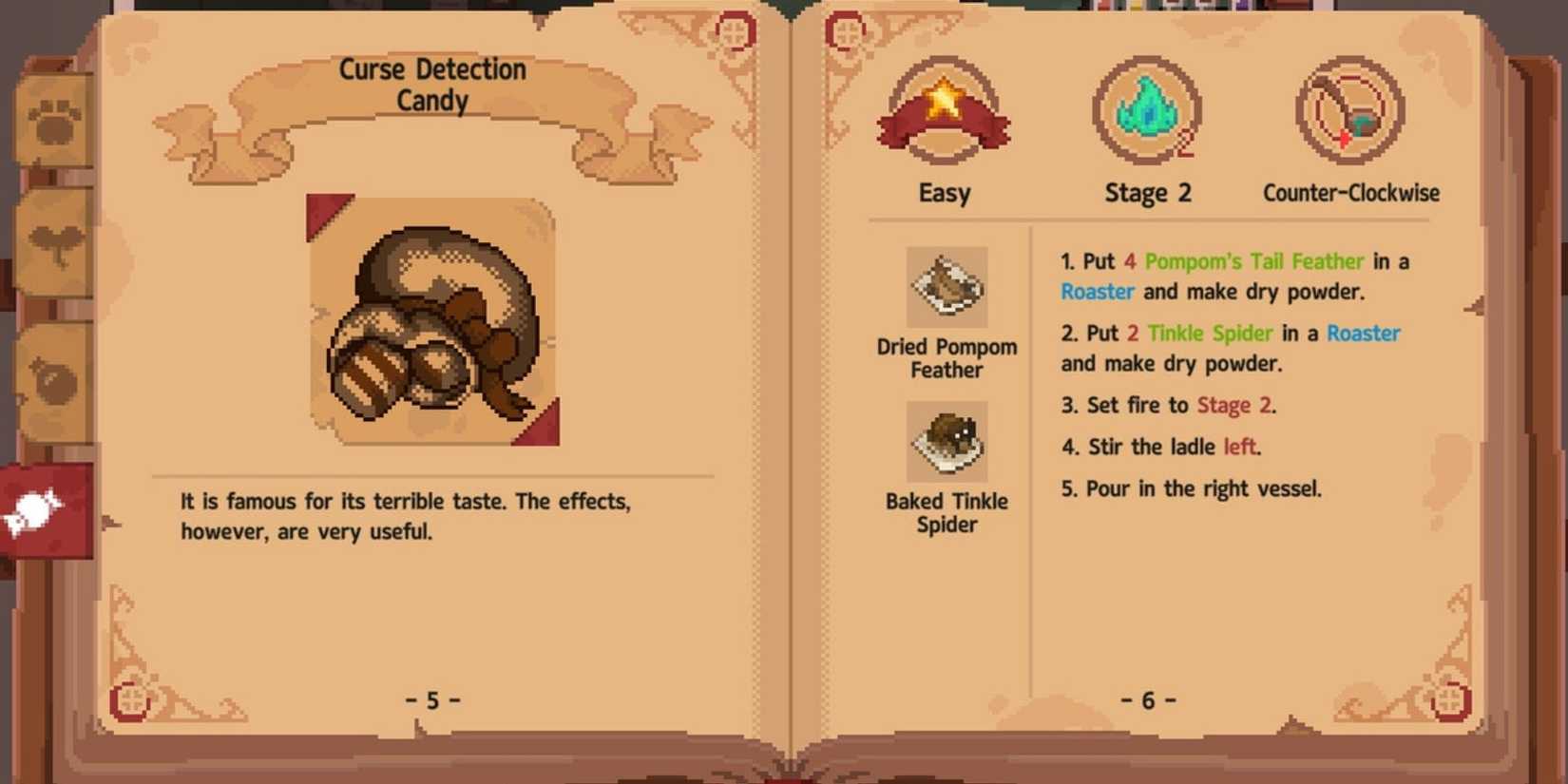Click Tinkle Spider in step 2
The height and width of the screenshot is (784, 1568).
pos(1207,334)
